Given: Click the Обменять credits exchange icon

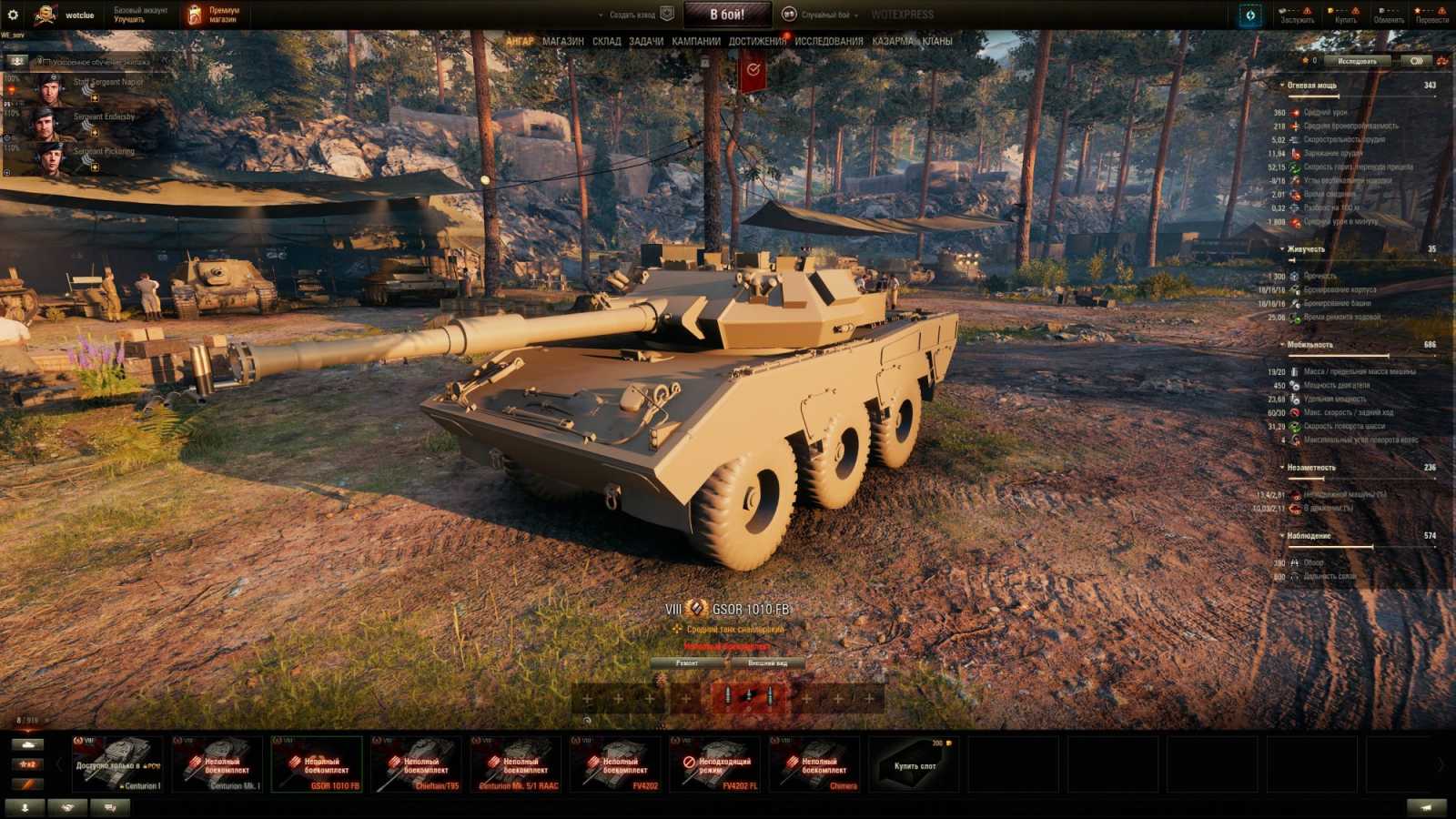Looking at the screenshot, I should 1381,10.
